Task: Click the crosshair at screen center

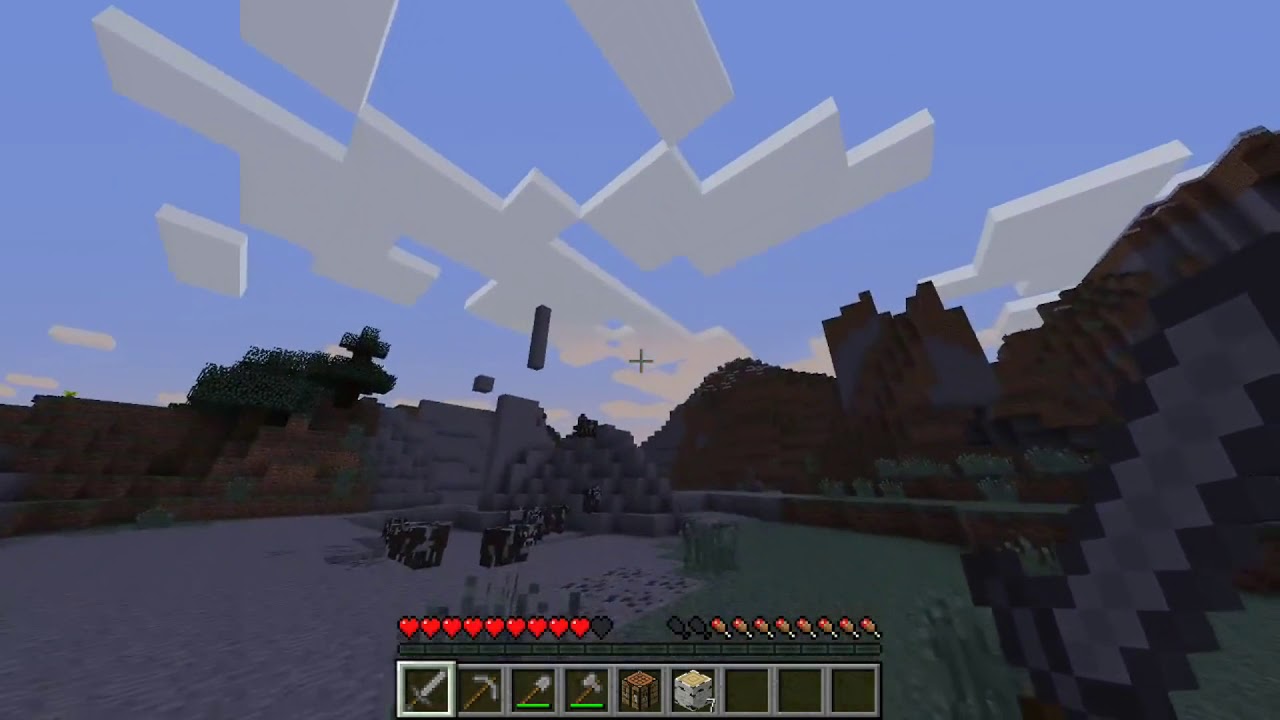Action: coord(640,360)
